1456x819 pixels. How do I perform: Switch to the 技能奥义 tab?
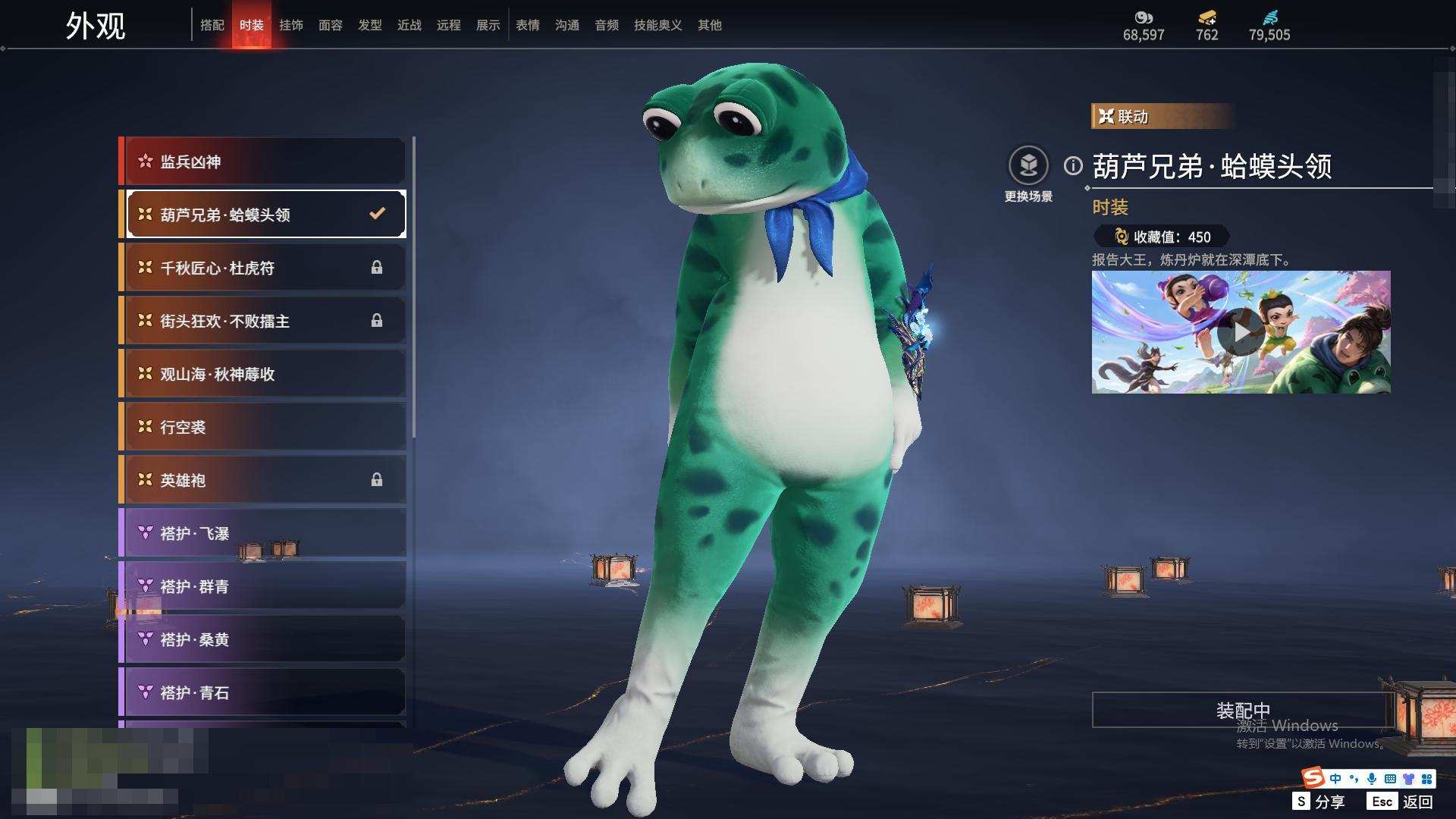(658, 25)
